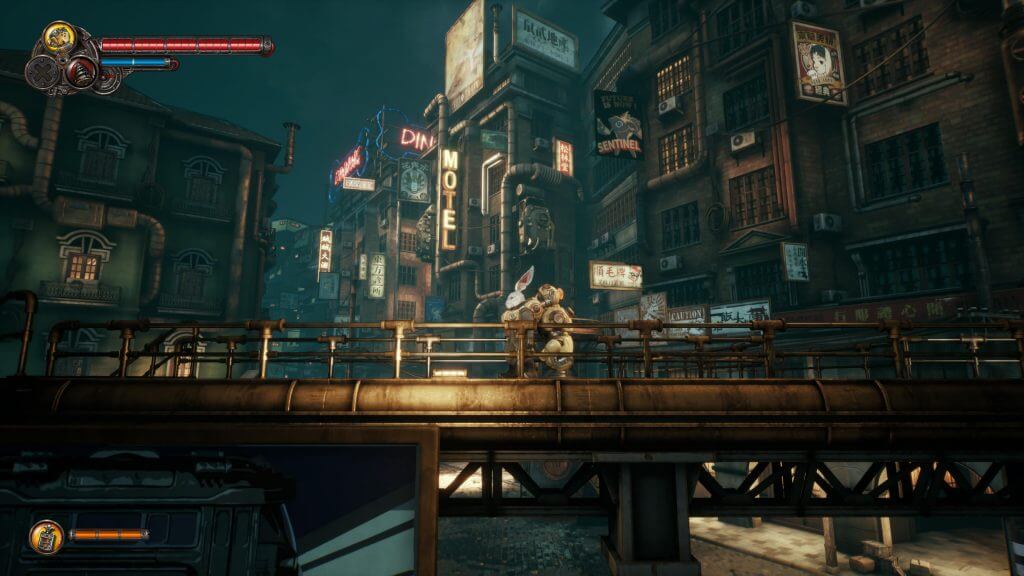Click the empty grey crossed weapon slot
1024x576 pixels.
click(x=43, y=72)
